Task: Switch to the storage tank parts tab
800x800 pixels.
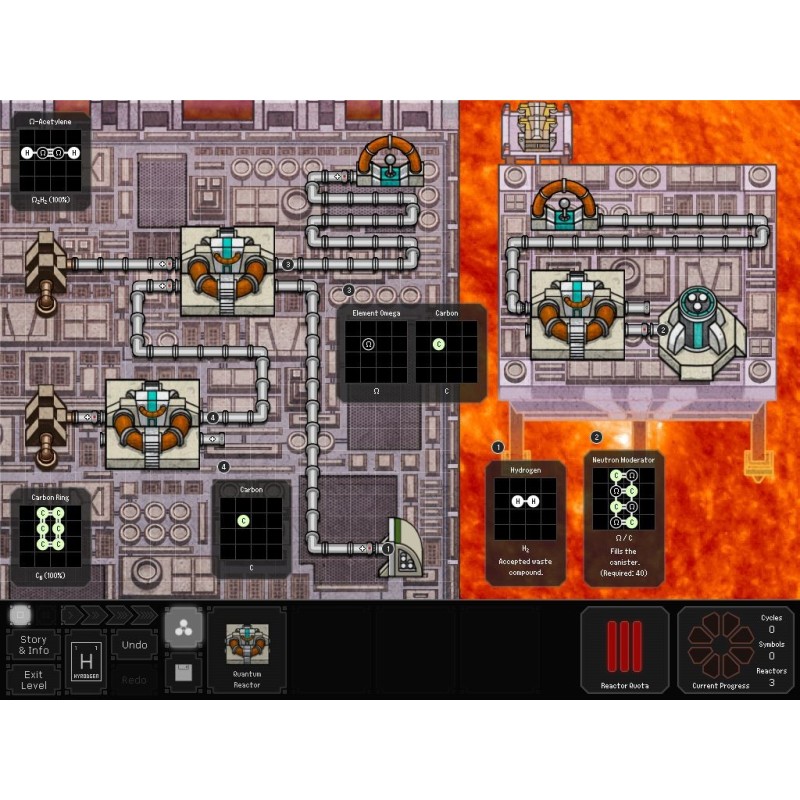Action: tap(184, 672)
